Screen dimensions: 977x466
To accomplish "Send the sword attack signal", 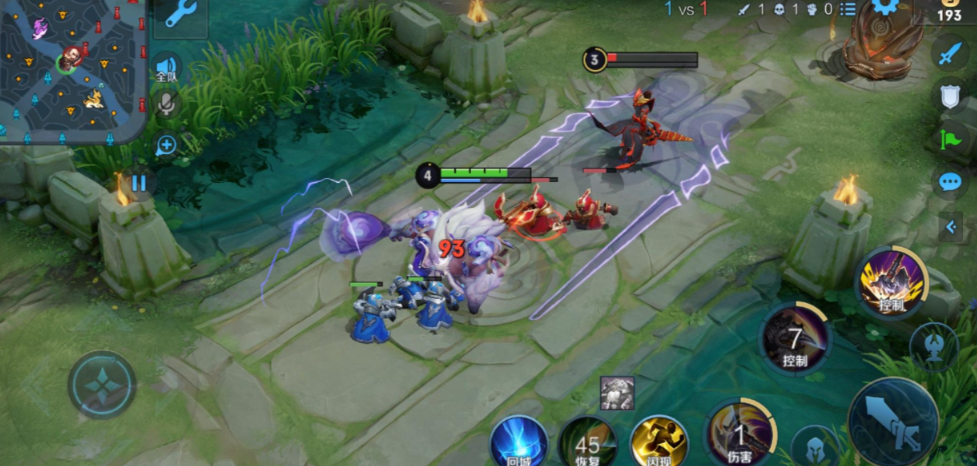I will [x=948, y=54].
